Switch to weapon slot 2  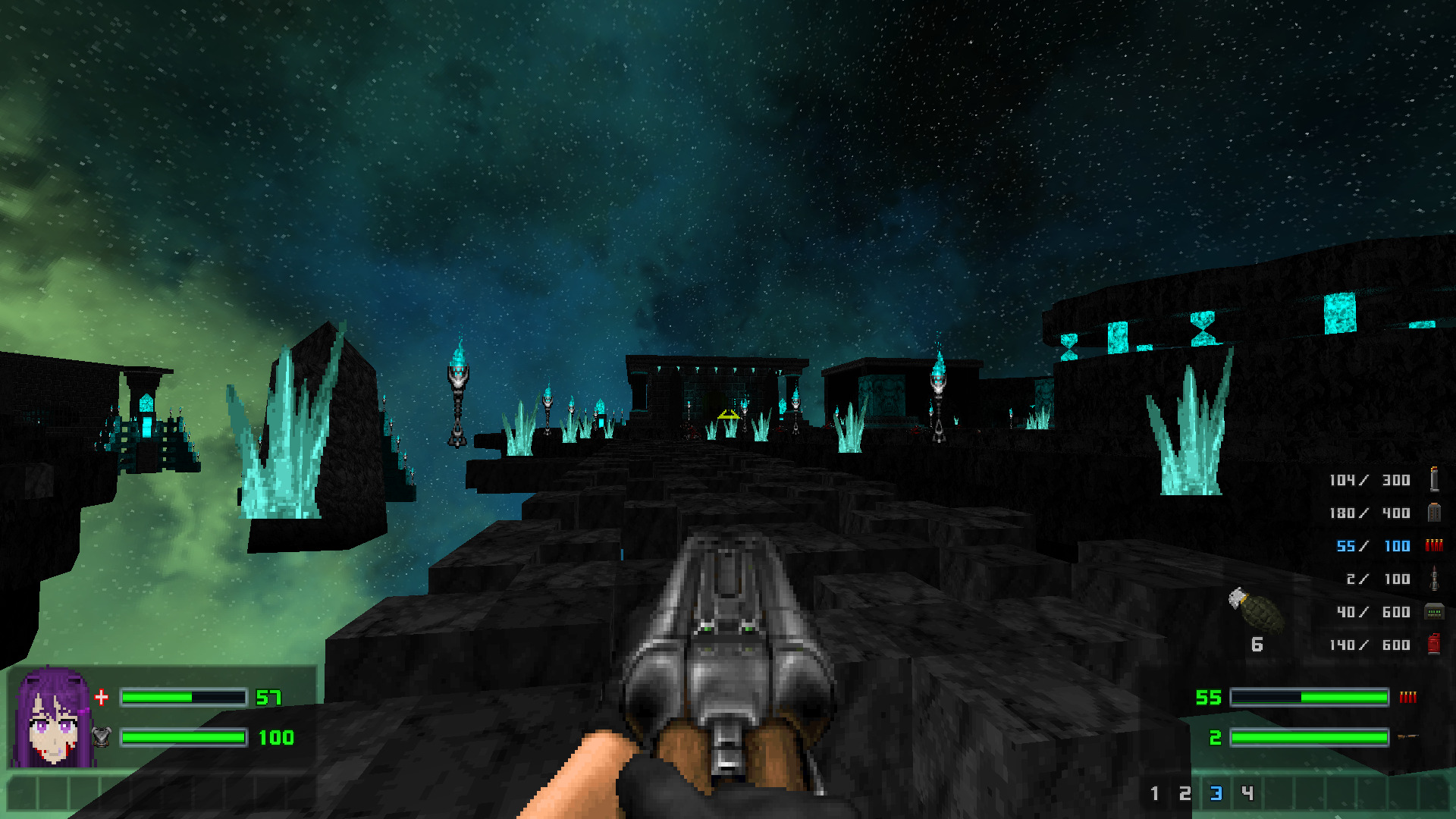pos(1185,793)
